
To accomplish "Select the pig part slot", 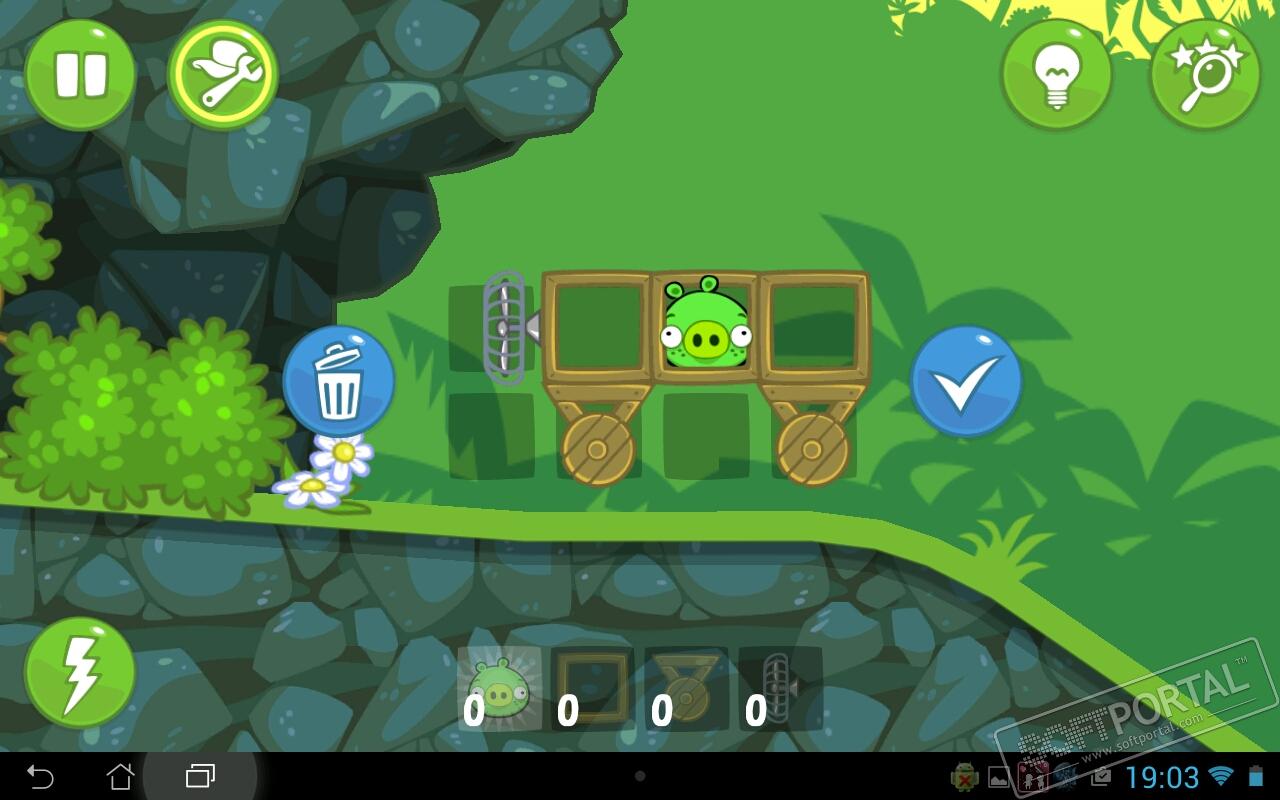I will click(499, 688).
